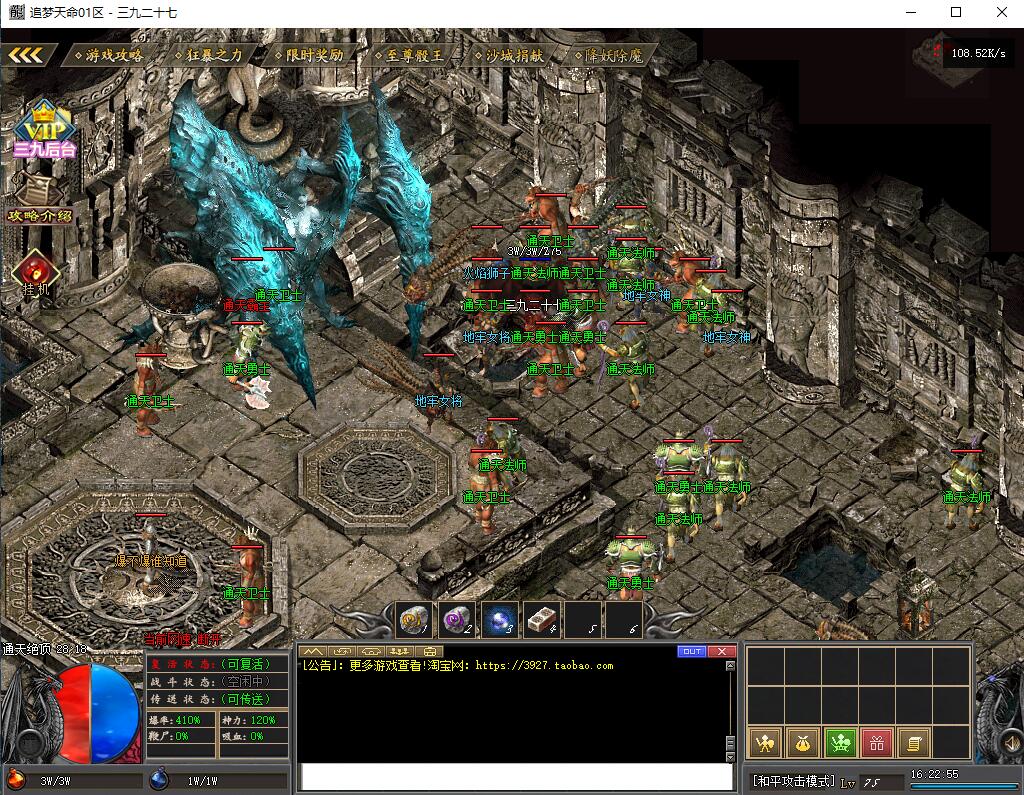This screenshot has width=1024, height=795.
Task: Collapse the top menu with the arrow button
Action: pyautogui.click(x=27, y=55)
